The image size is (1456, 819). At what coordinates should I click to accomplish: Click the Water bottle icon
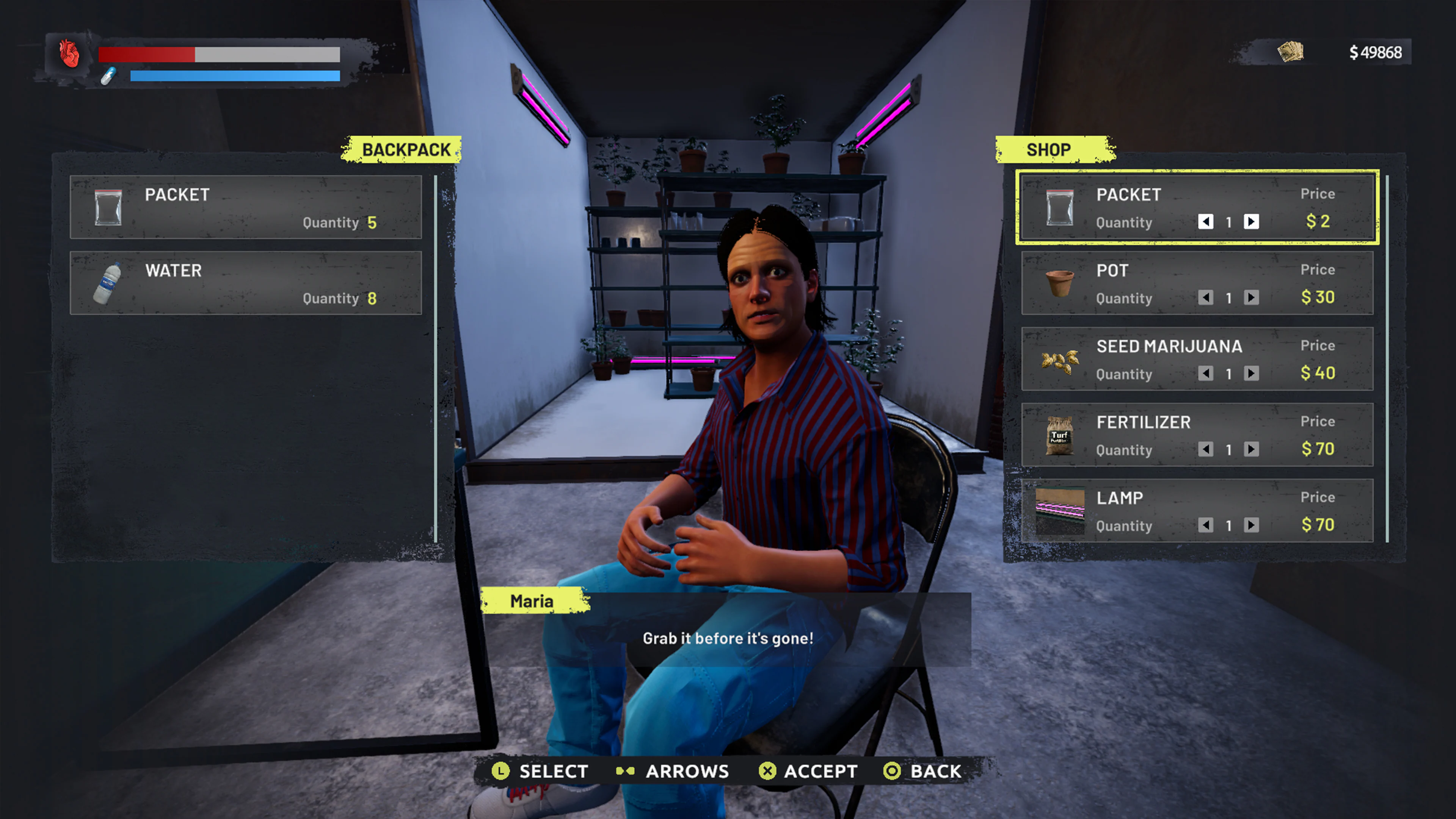[x=108, y=283]
